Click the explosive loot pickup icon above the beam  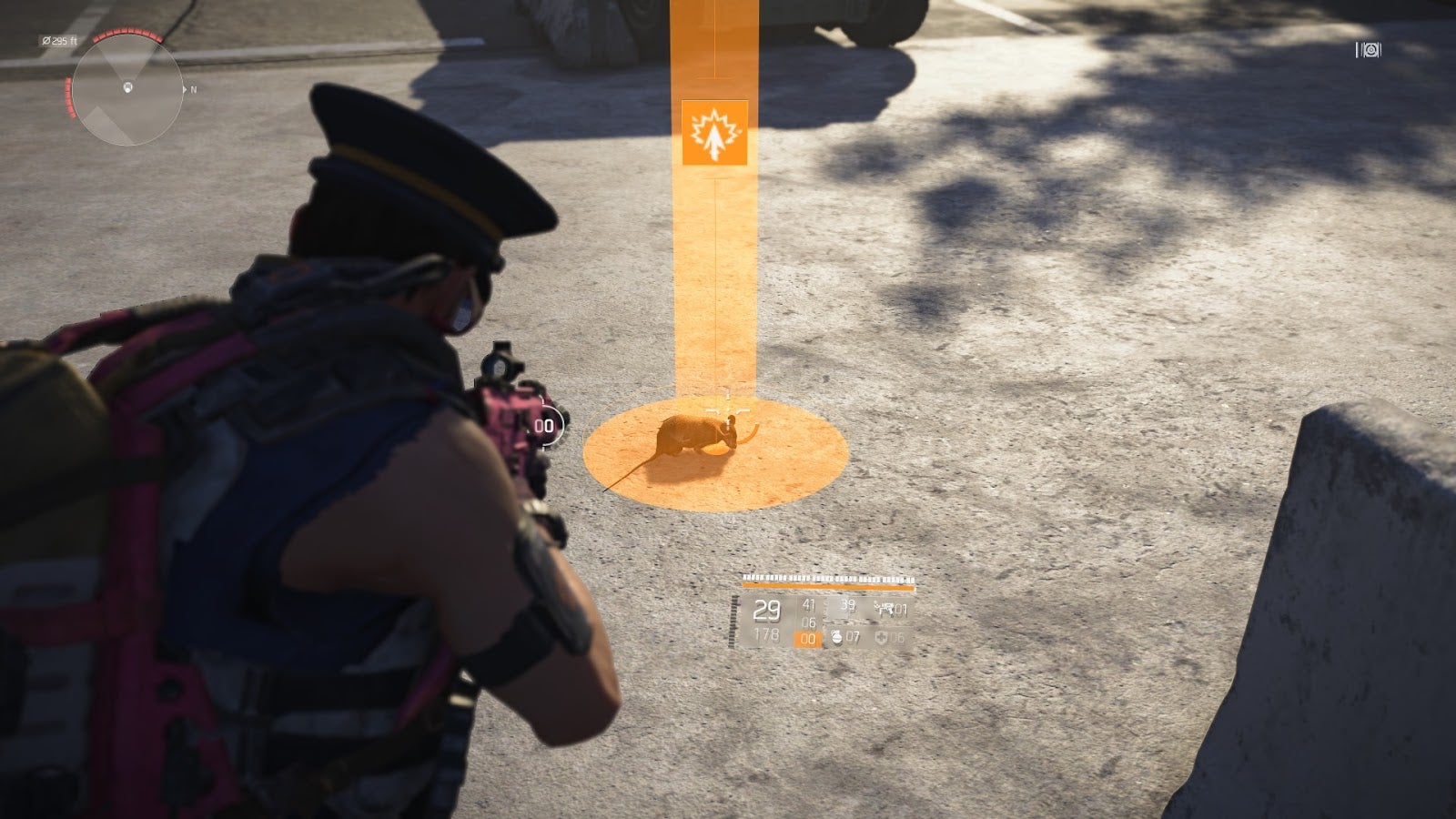pos(716,134)
